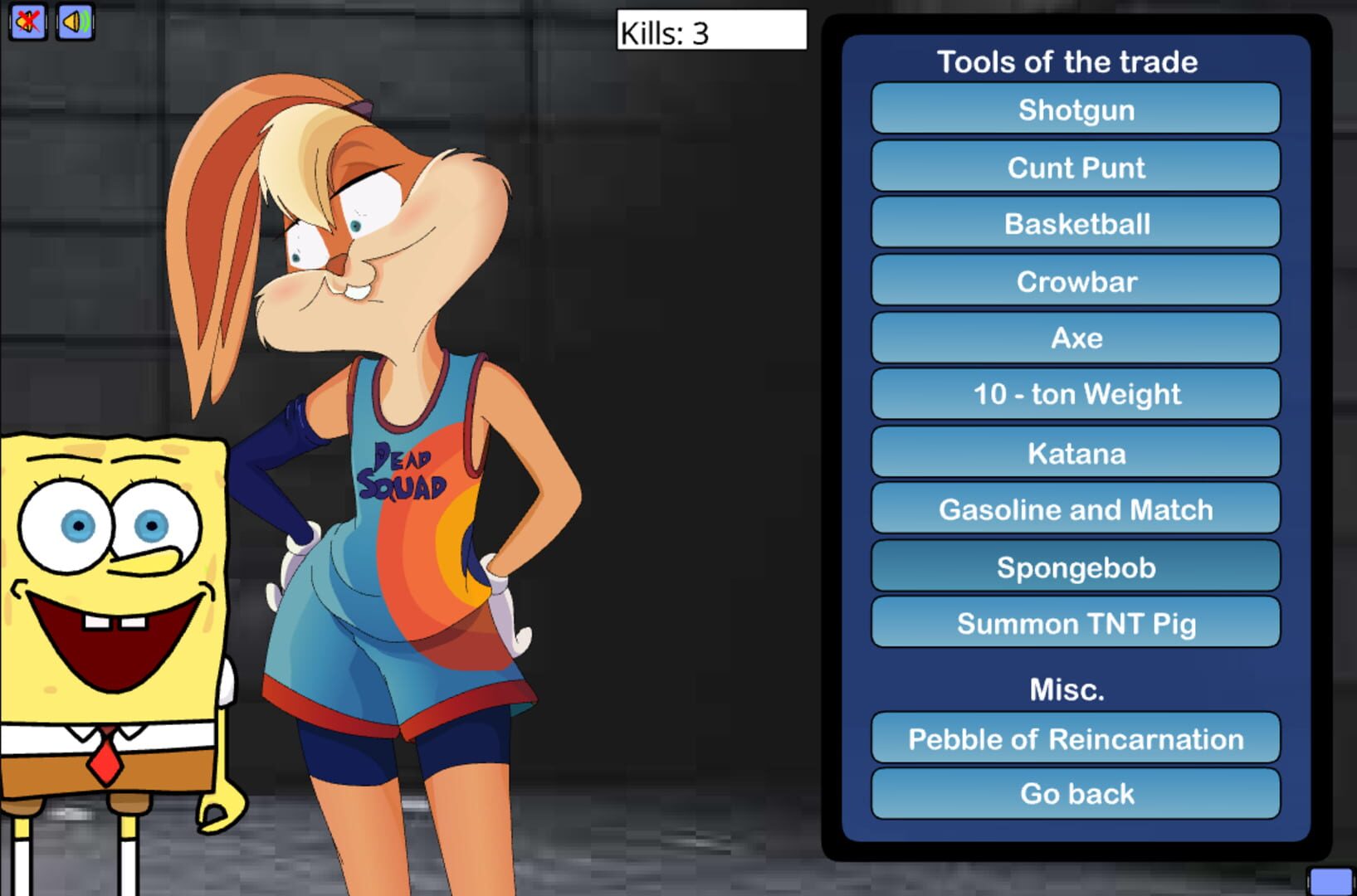This screenshot has width=1357, height=896.
Task: Select the Shotgun tool
Action: pos(1075,110)
